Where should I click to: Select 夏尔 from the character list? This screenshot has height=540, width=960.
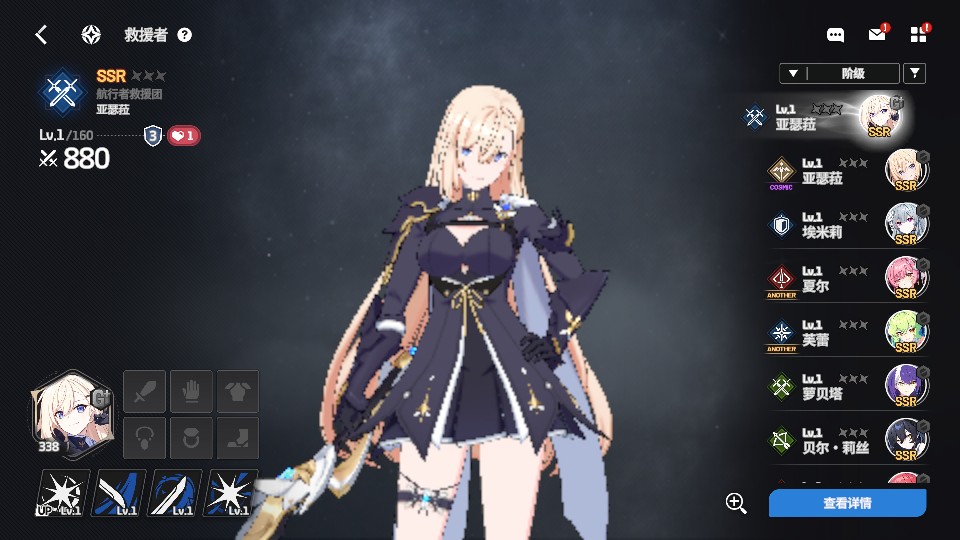(846, 279)
